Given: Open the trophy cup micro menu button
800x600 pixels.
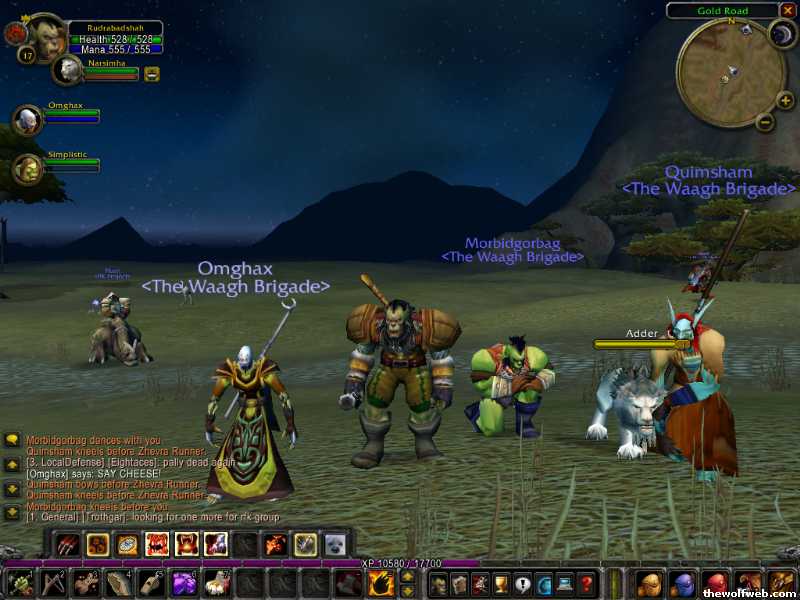Looking at the screenshot, I should 501,584.
